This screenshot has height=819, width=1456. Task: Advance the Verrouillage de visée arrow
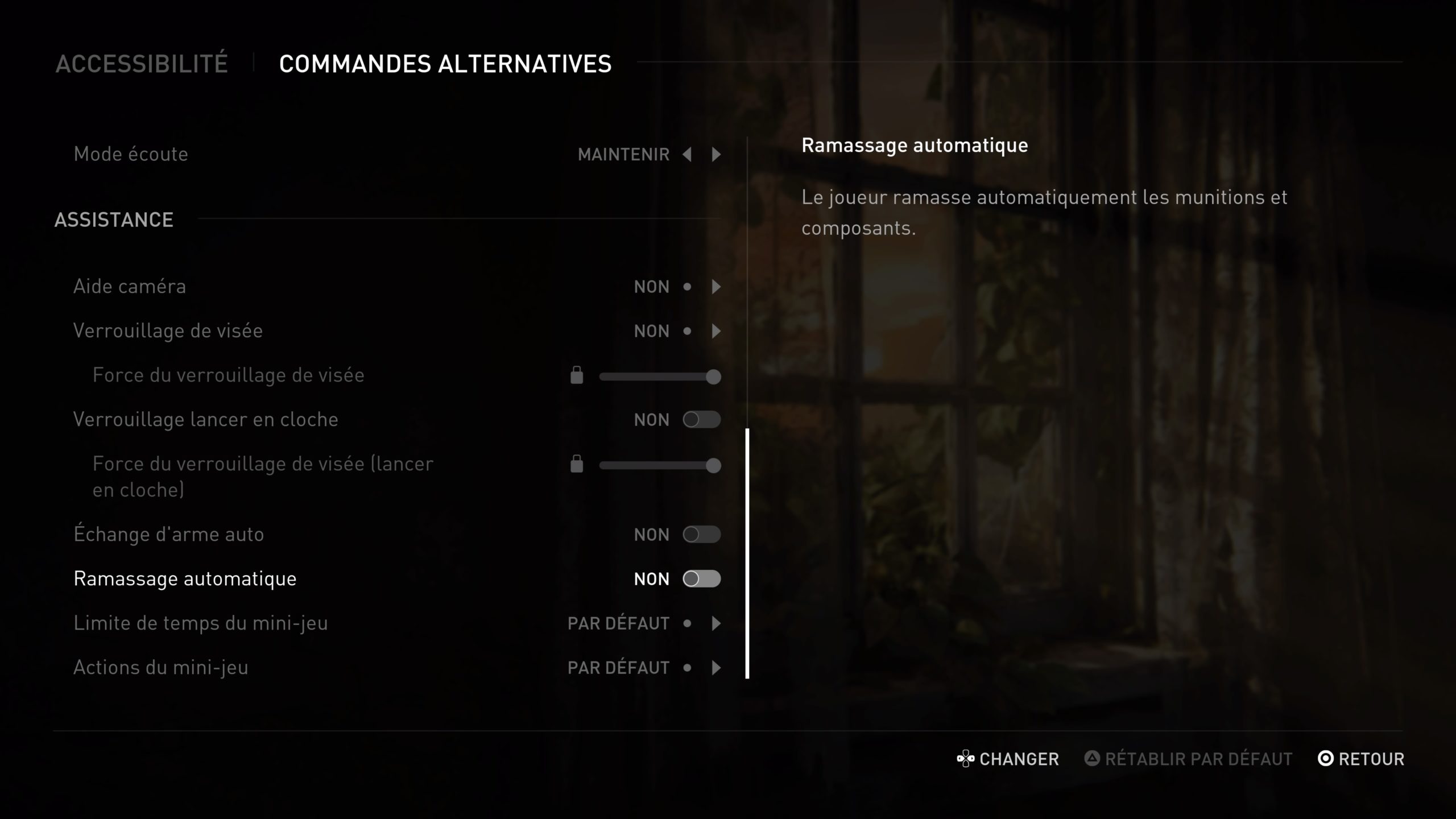click(716, 331)
